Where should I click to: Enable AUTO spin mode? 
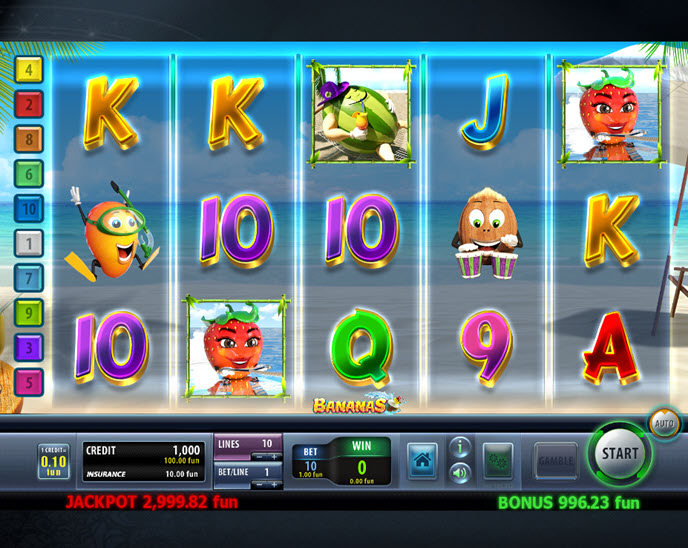665,424
